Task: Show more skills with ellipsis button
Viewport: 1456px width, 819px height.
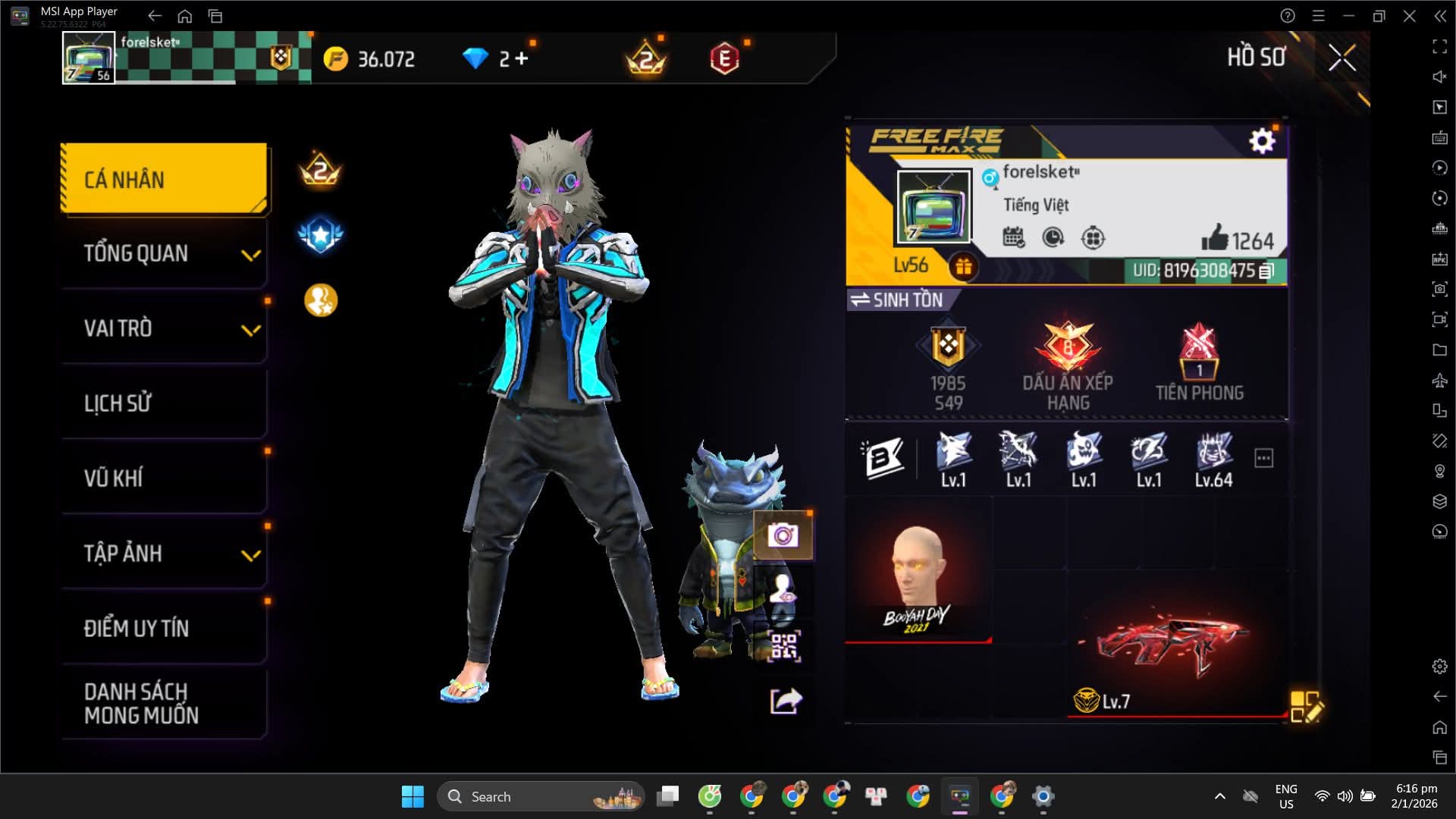Action: click(1263, 458)
